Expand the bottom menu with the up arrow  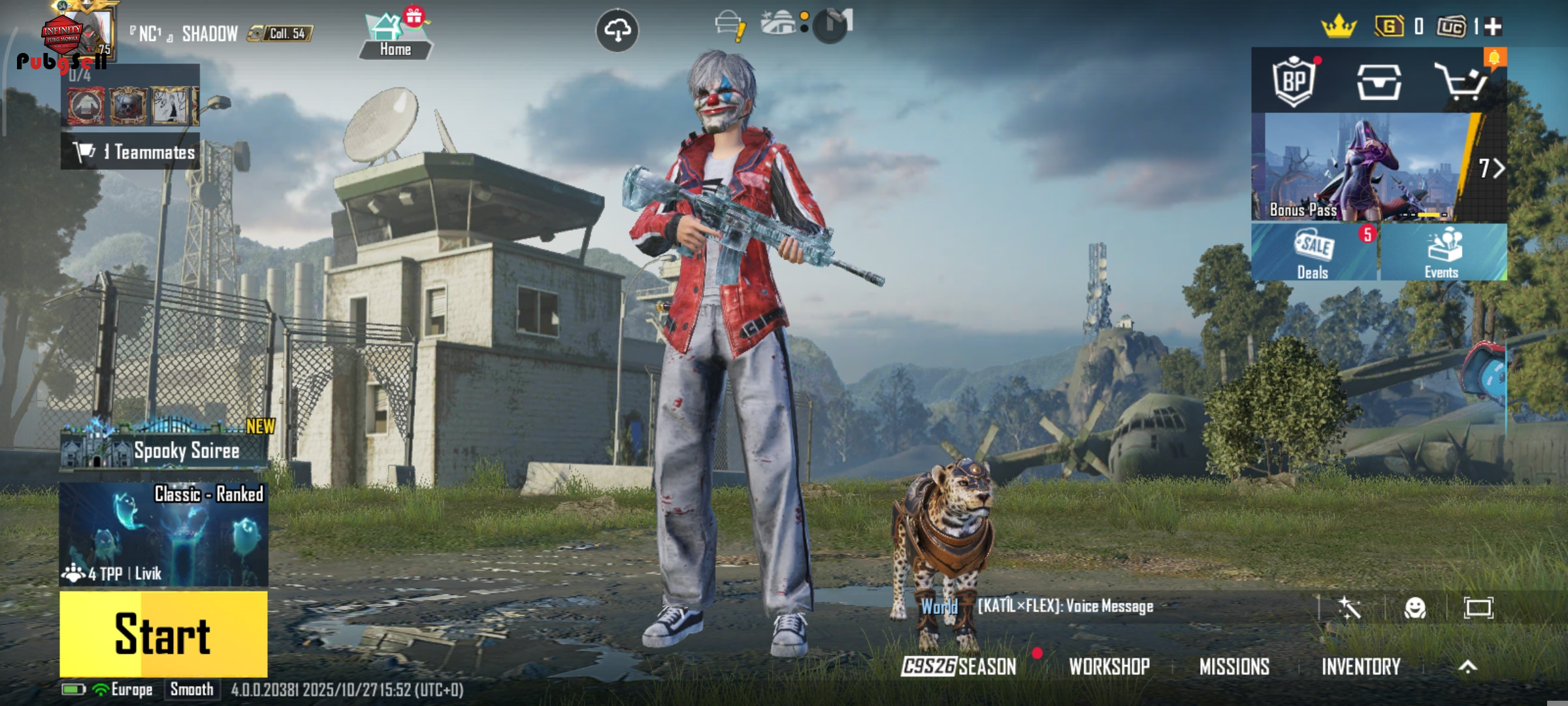[1467, 666]
